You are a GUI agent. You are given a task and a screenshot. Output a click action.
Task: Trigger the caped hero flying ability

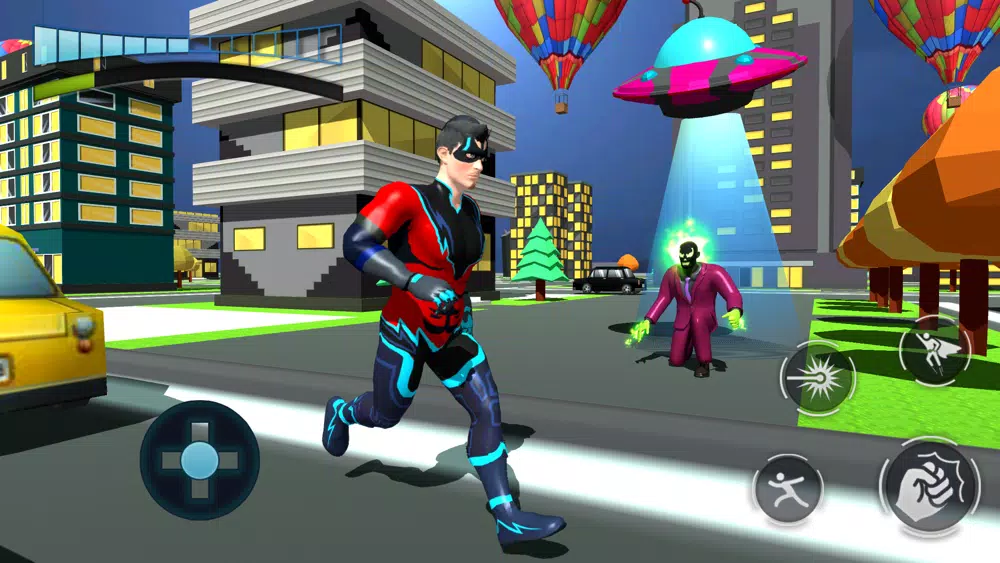click(933, 350)
